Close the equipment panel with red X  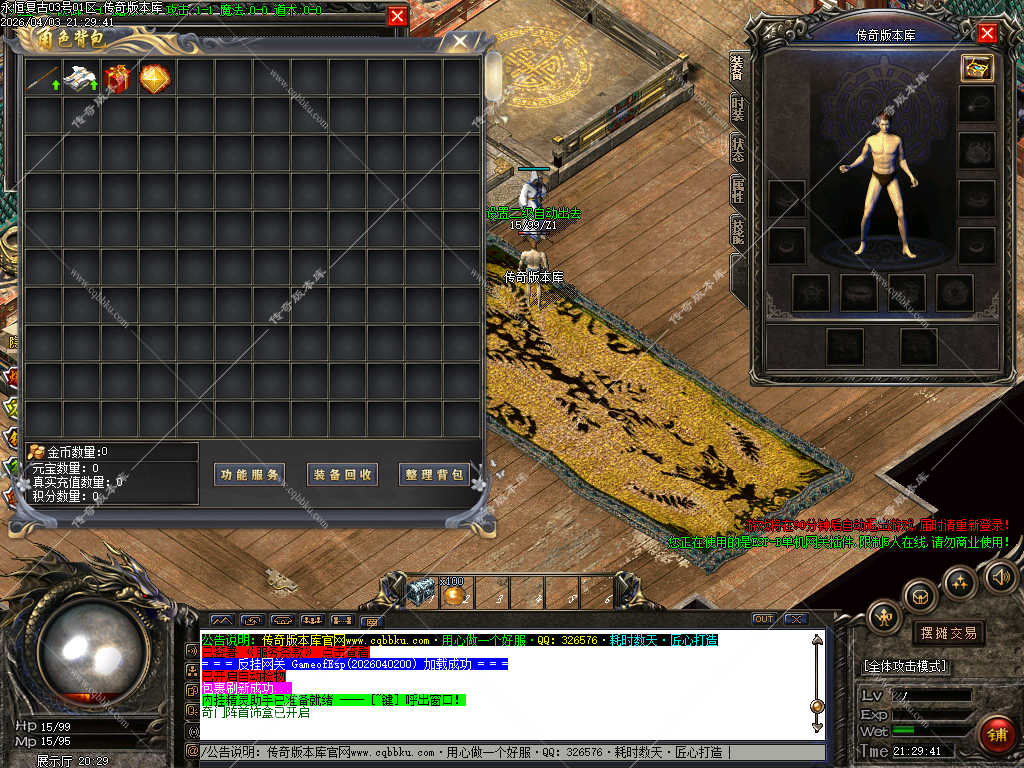pyautogui.click(x=987, y=34)
